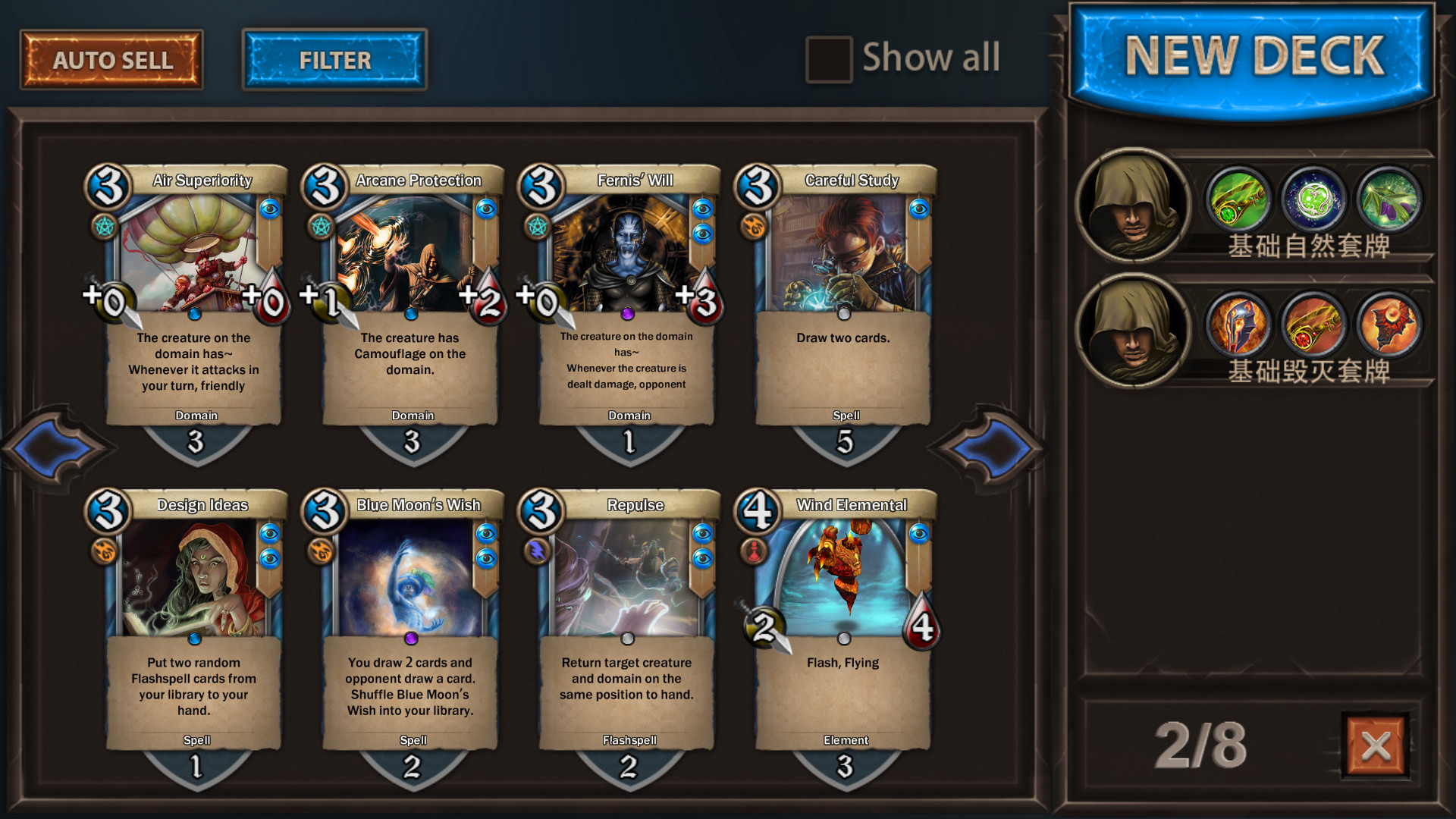Viewport: 1456px width, 819px height.
Task: Go to the next card page
Action: click(x=992, y=447)
